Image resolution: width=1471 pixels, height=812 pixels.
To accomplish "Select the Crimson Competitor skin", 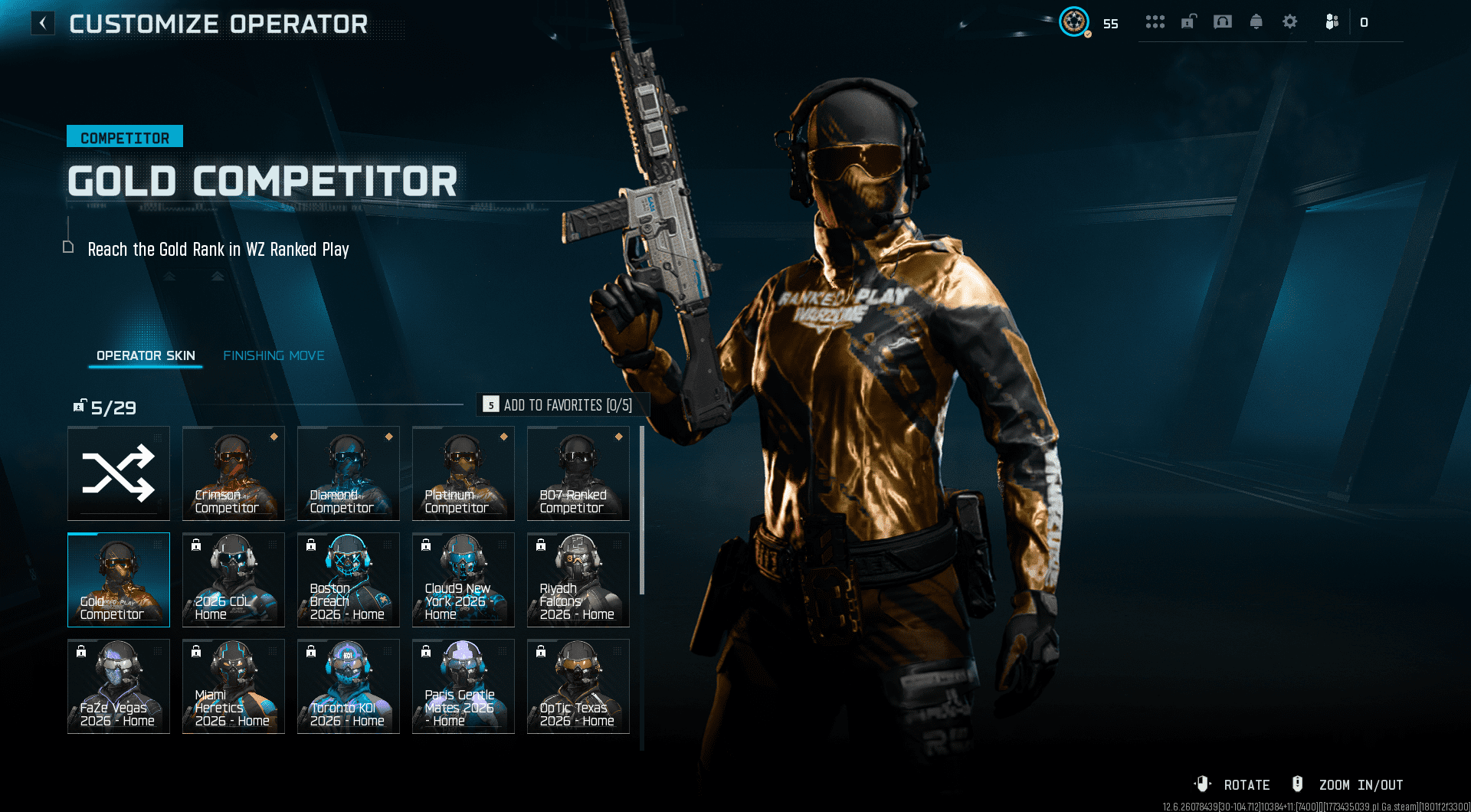I will (x=234, y=473).
